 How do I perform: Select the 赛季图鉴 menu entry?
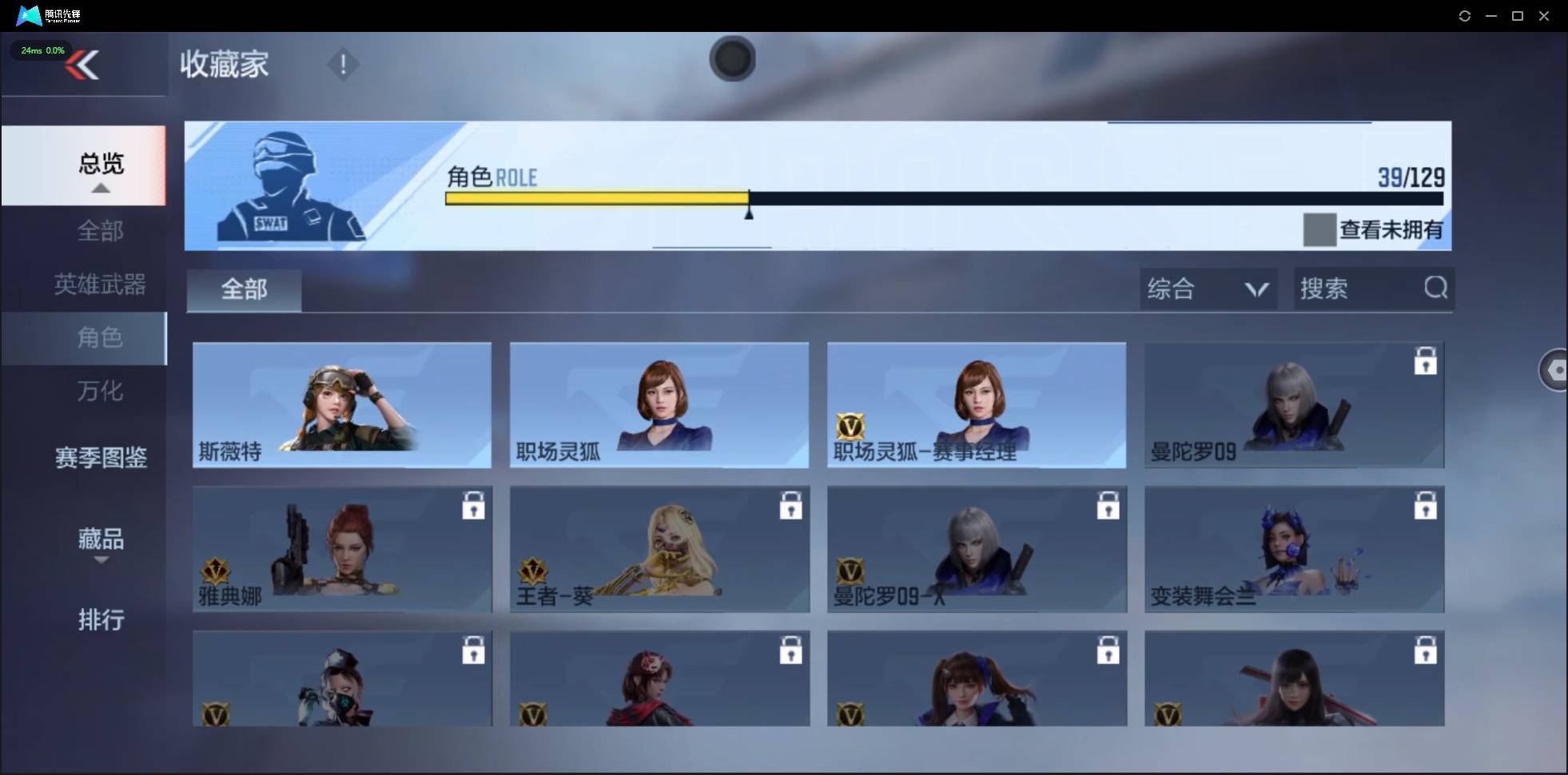(101, 456)
